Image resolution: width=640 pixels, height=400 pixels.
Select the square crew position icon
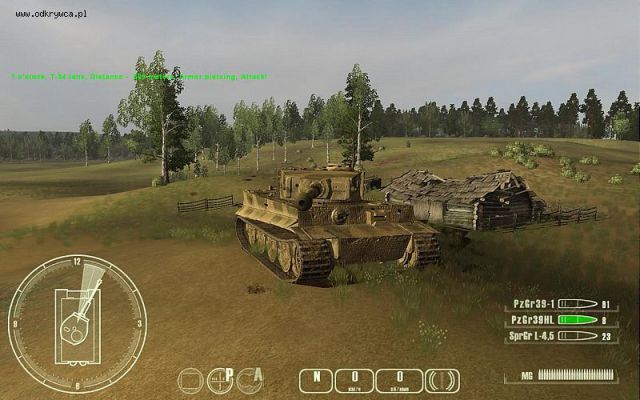190,380
